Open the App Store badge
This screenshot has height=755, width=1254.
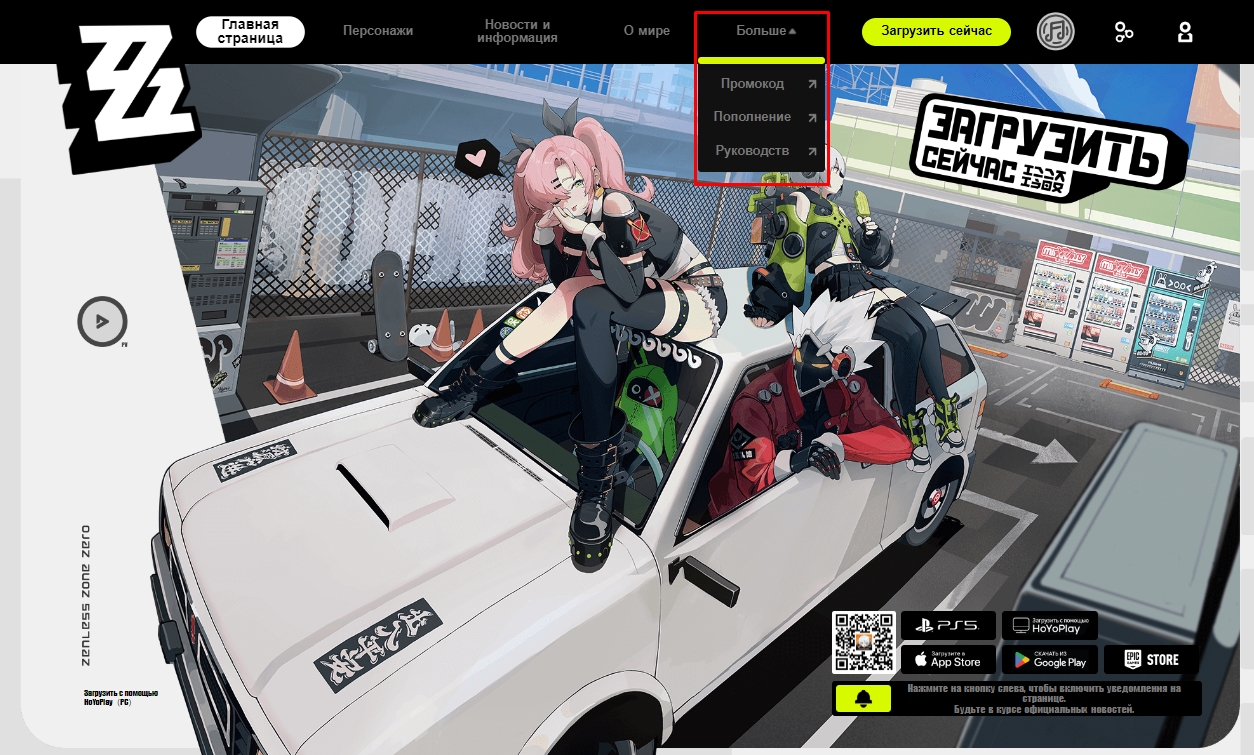pyautogui.click(x=948, y=660)
